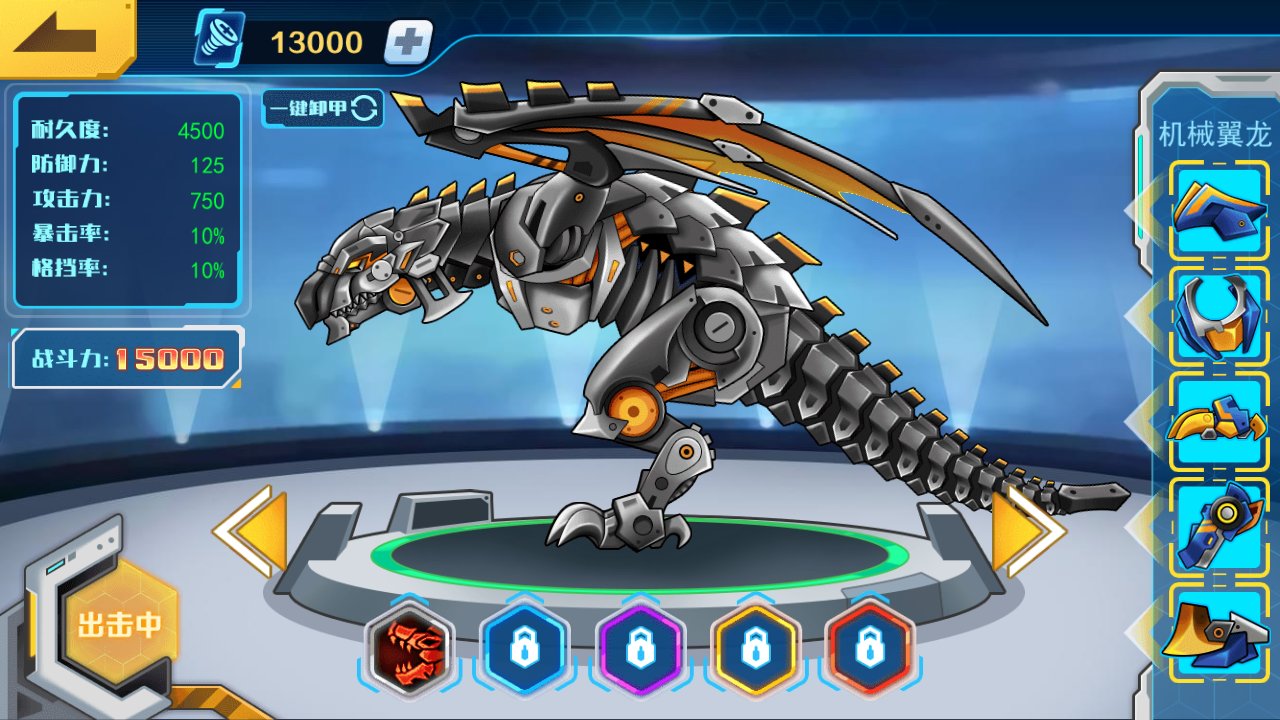Pick the yellow claw armor part
The width and height of the screenshot is (1280, 720).
(x=1217, y=420)
